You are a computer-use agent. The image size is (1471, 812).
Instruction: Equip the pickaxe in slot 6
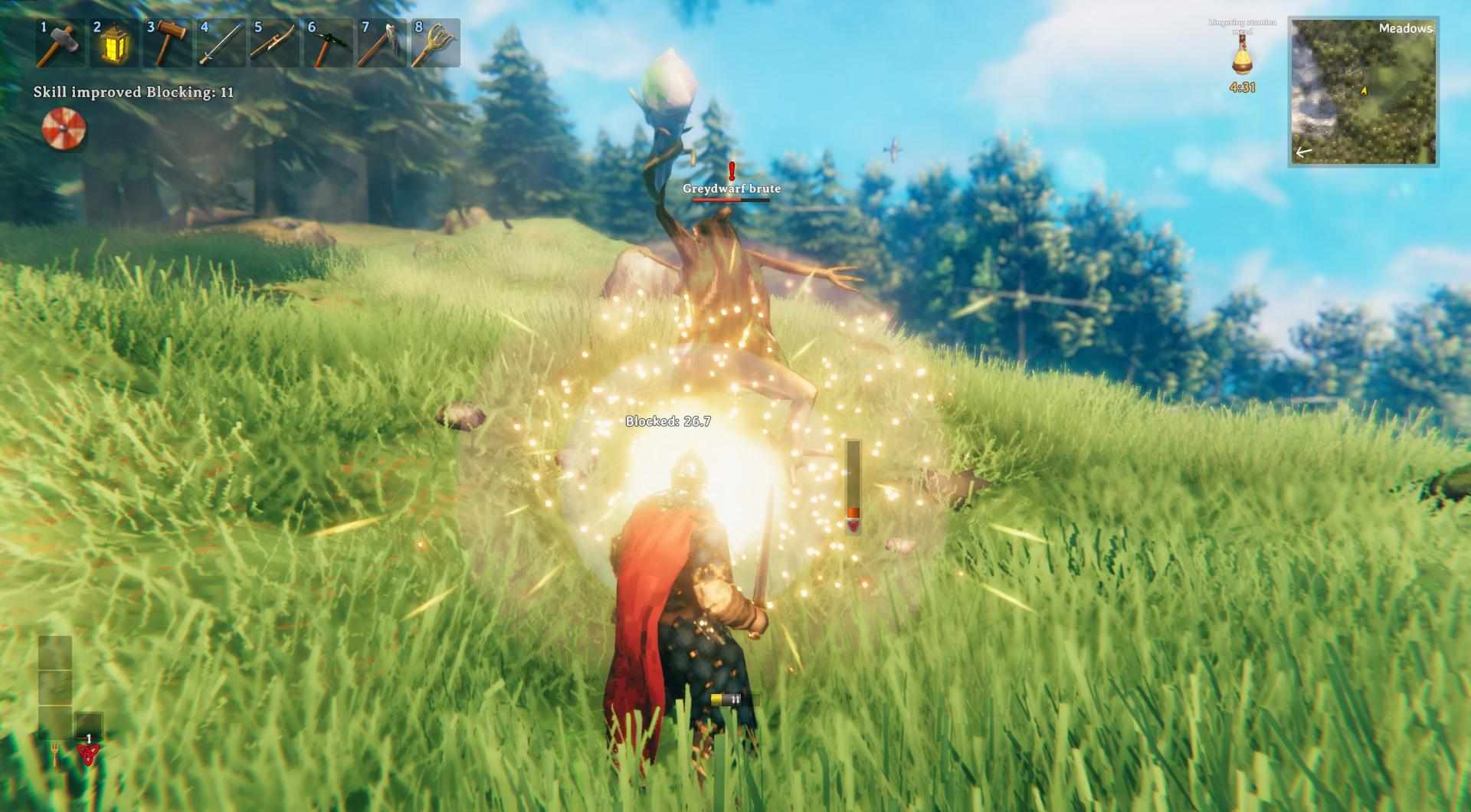click(x=329, y=44)
